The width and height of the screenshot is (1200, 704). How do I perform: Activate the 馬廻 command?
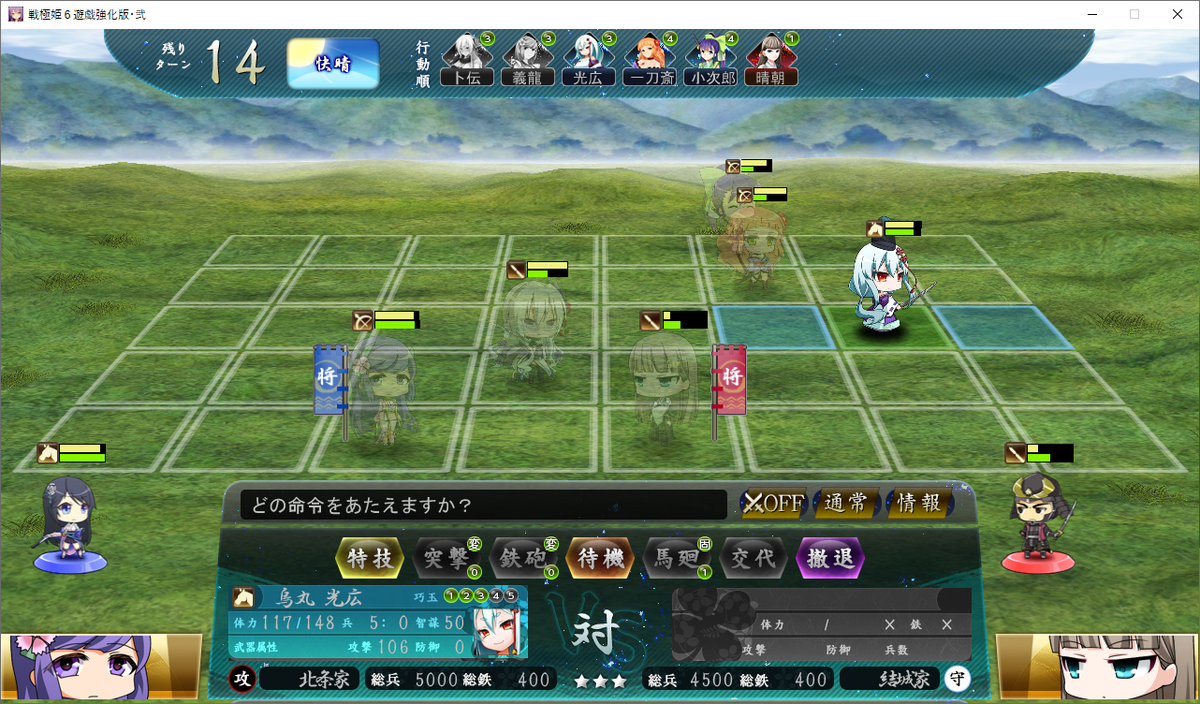point(677,558)
